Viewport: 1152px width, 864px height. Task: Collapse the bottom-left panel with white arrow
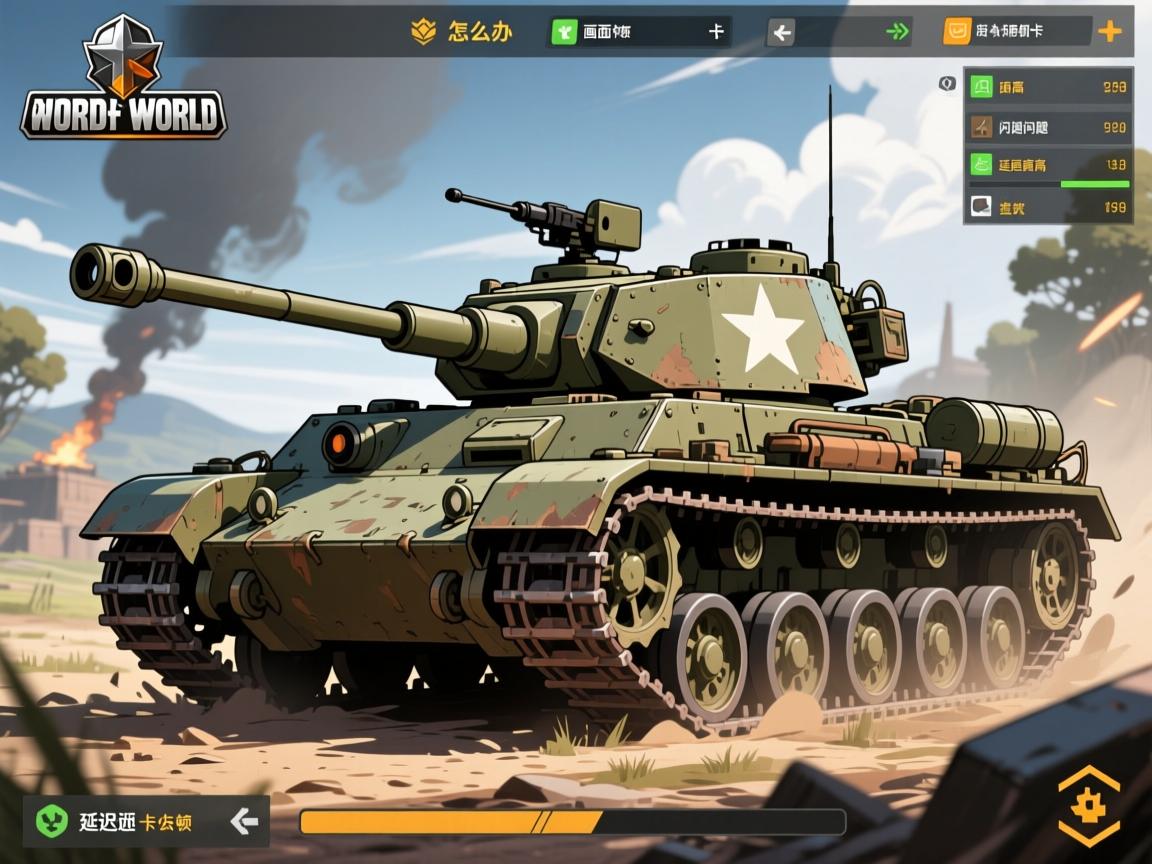(x=244, y=822)
